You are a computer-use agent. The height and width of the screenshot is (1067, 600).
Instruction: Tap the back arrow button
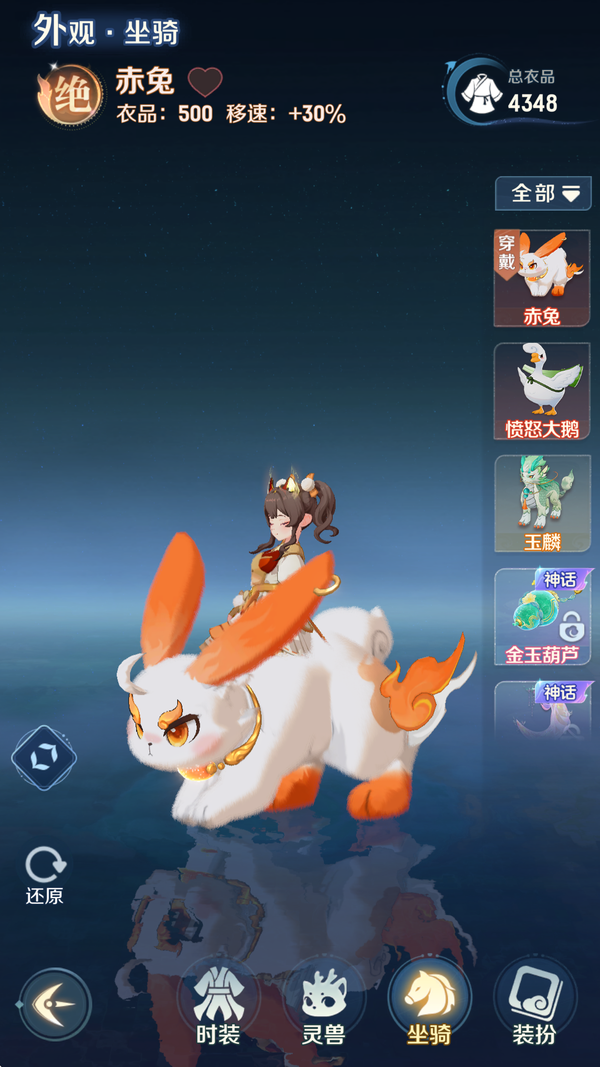point(55,1004)
